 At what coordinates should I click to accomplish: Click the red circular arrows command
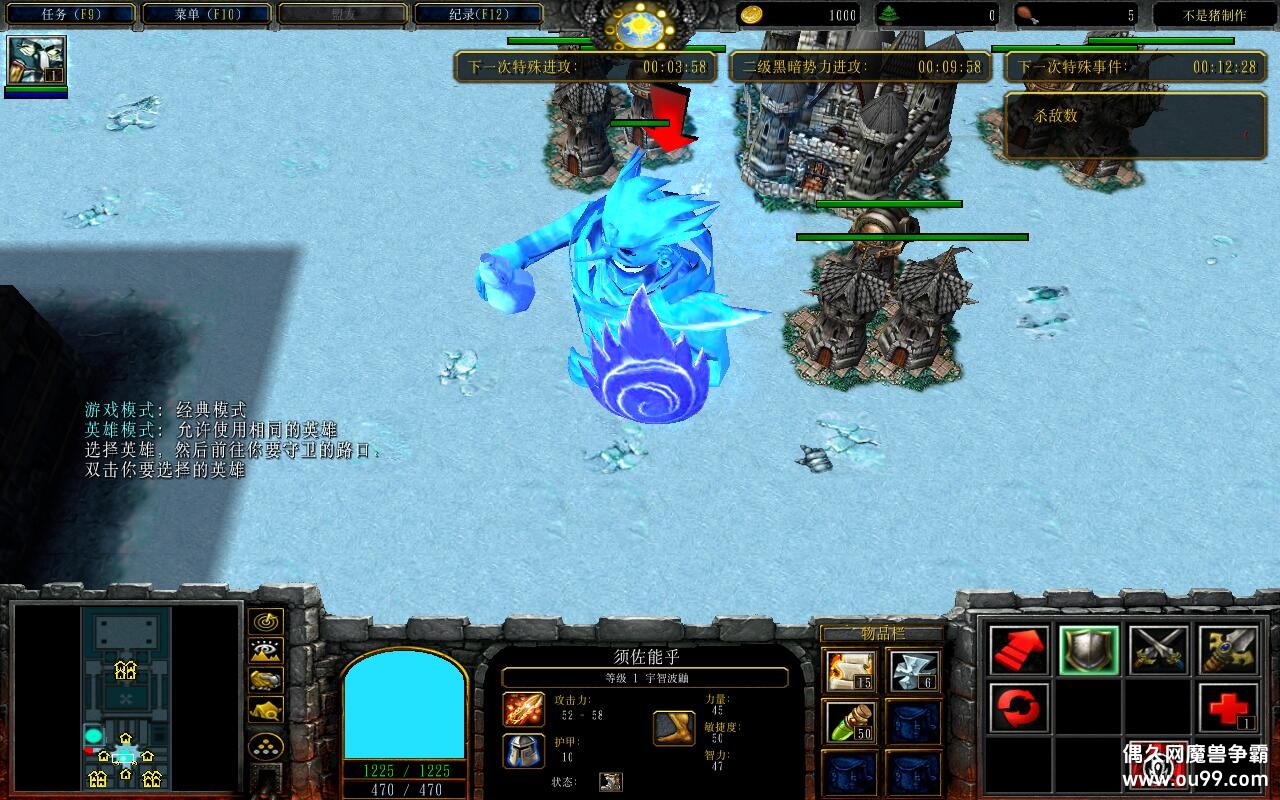[x=1019, y=708]
